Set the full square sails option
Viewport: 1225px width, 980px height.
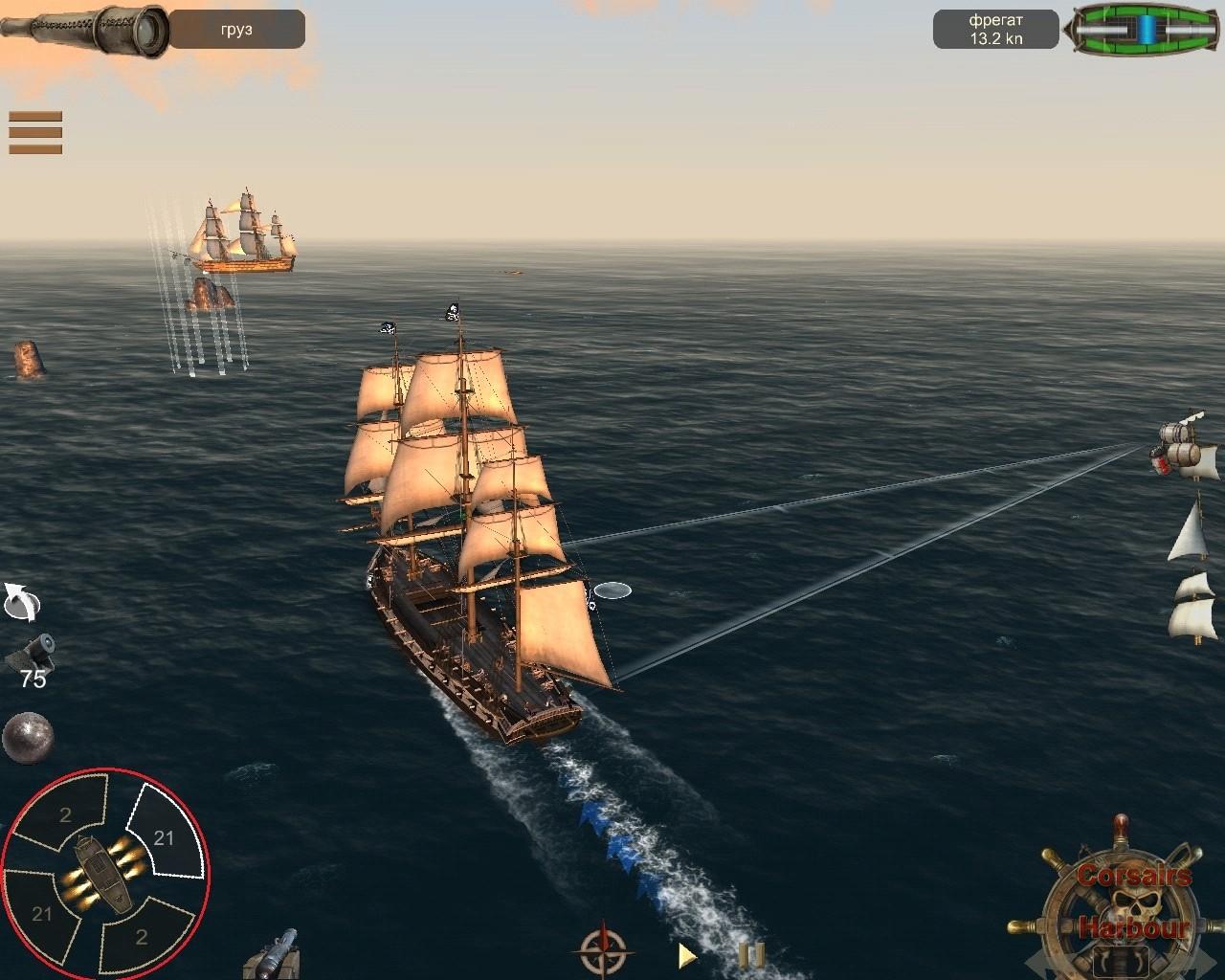click(1192, 607)
